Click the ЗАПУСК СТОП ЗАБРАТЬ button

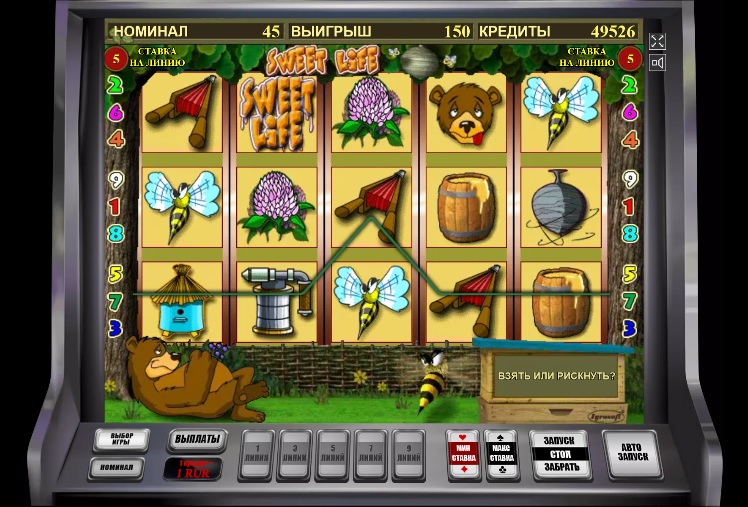tap(559, 455)
